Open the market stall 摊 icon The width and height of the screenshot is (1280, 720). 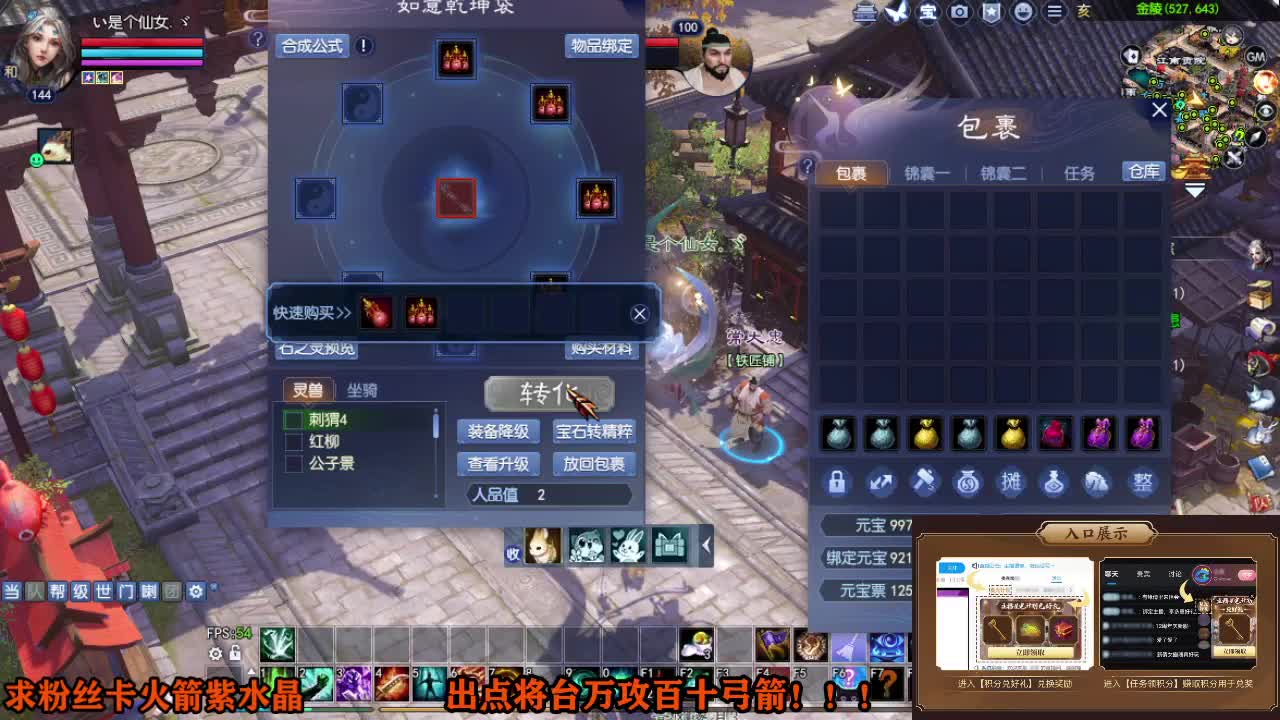pyautogui.click(x=1011, y=482)
